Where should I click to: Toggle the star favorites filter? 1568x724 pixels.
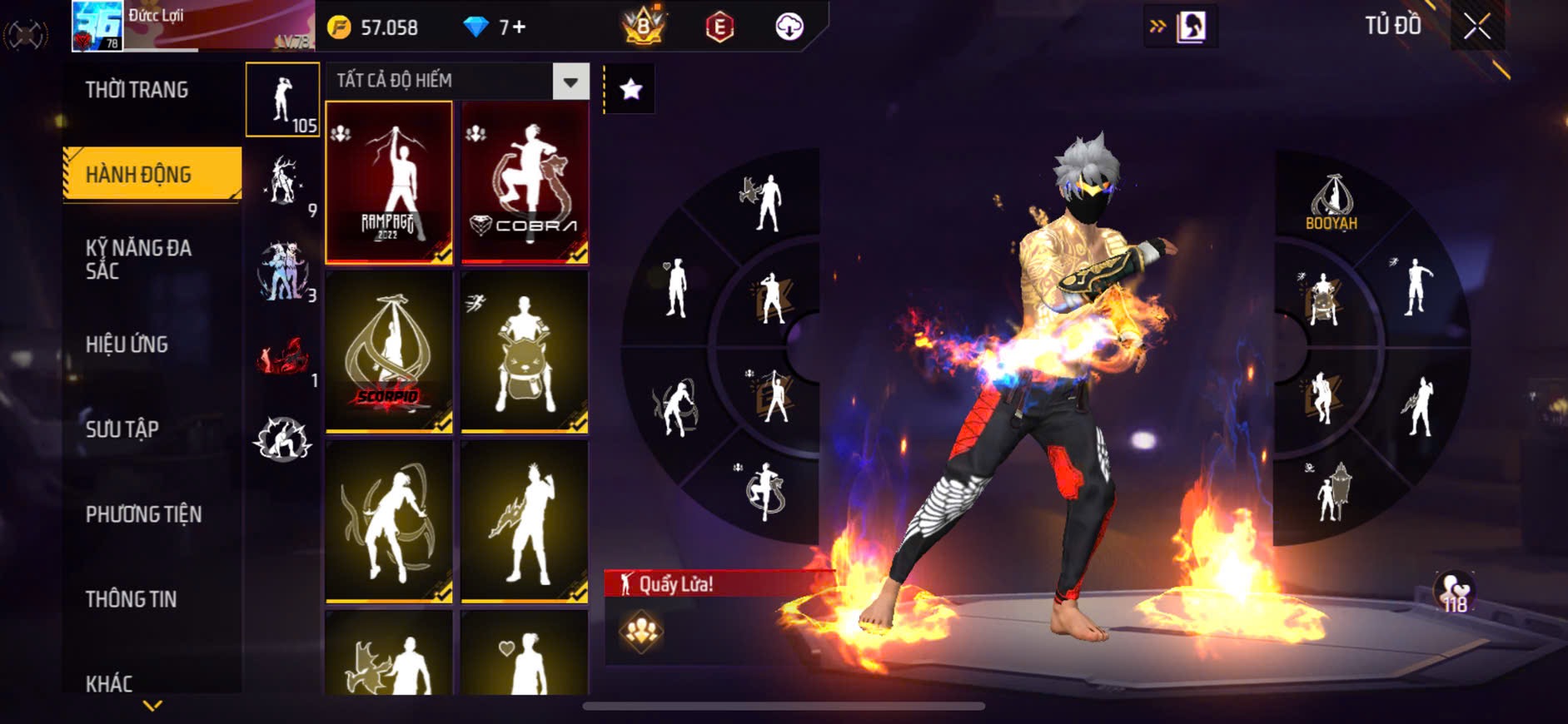pyautogui.click(x=630, y=88)
